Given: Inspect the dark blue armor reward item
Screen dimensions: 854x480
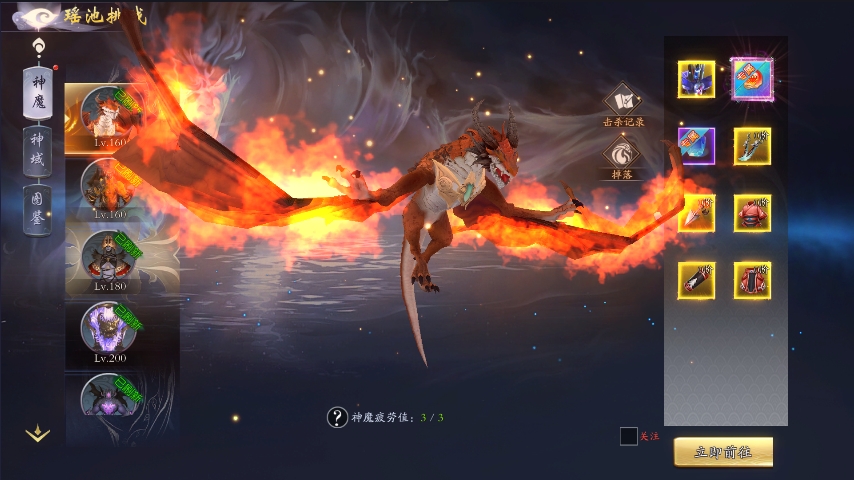Looking at the screenshot, I should coord(696,79).
